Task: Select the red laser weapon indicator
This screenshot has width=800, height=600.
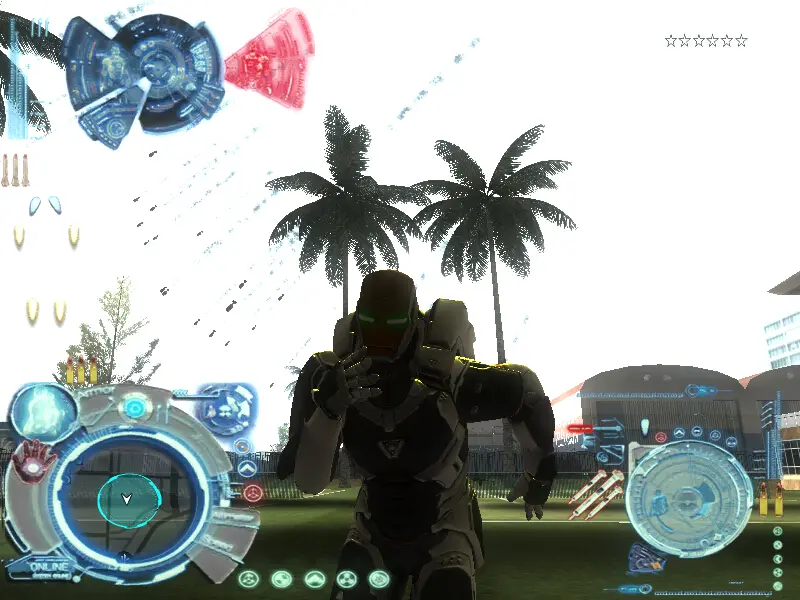Action: tap(580, 428)
